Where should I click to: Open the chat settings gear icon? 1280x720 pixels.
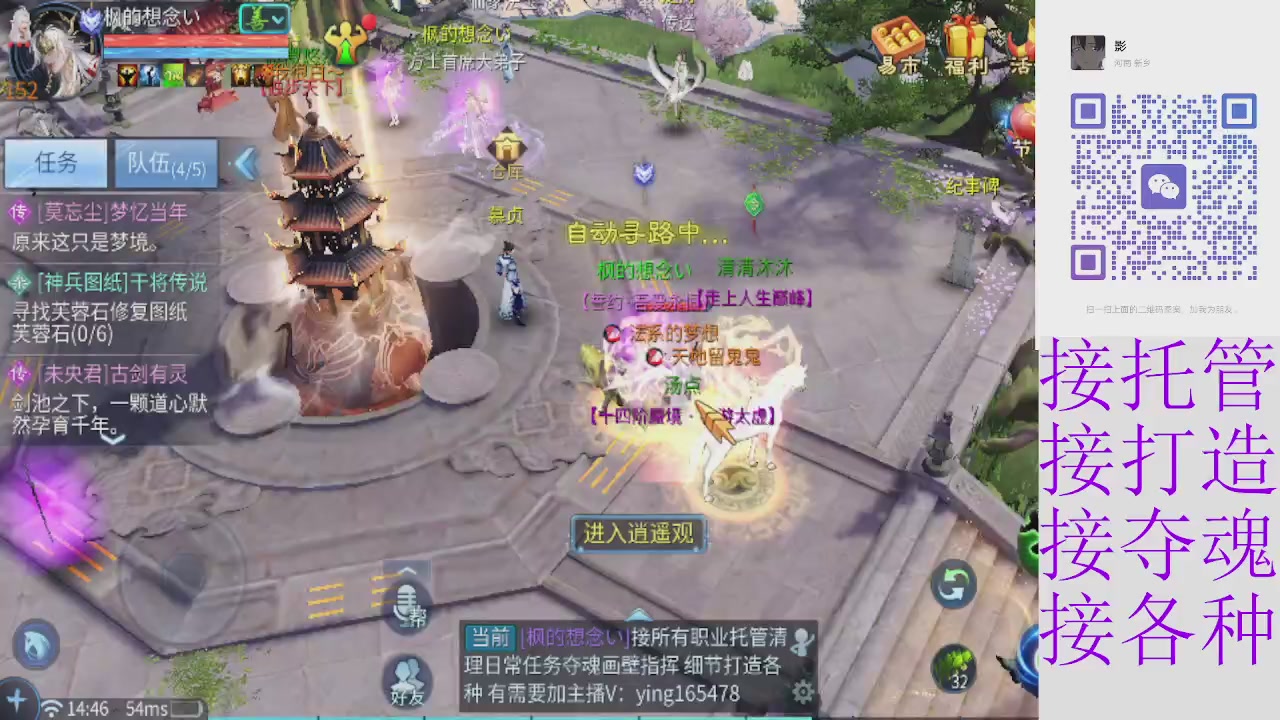[x=802, y=691]
